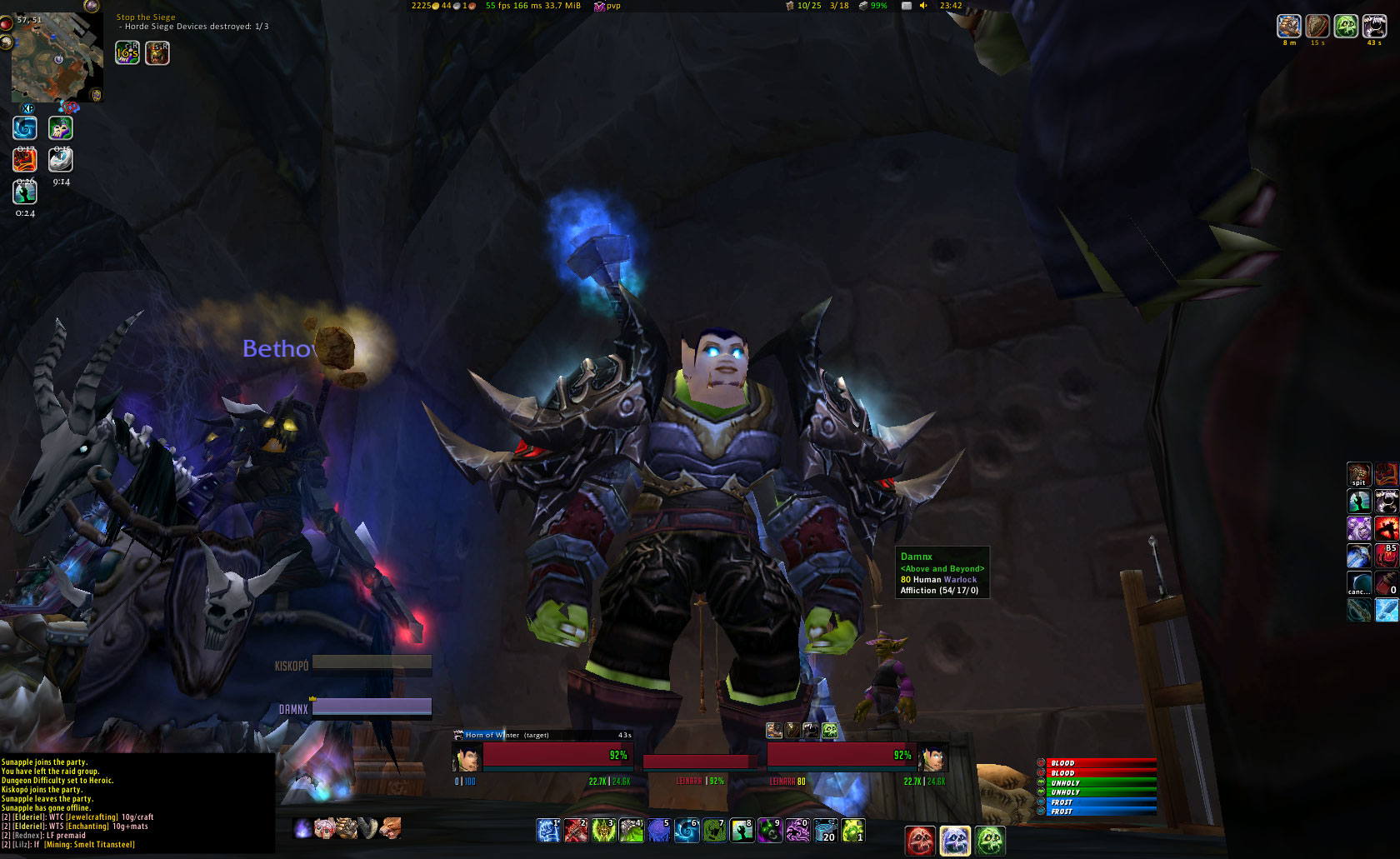
Task: Select the player portrait left of health bar
Action: [x=467, y=757]
